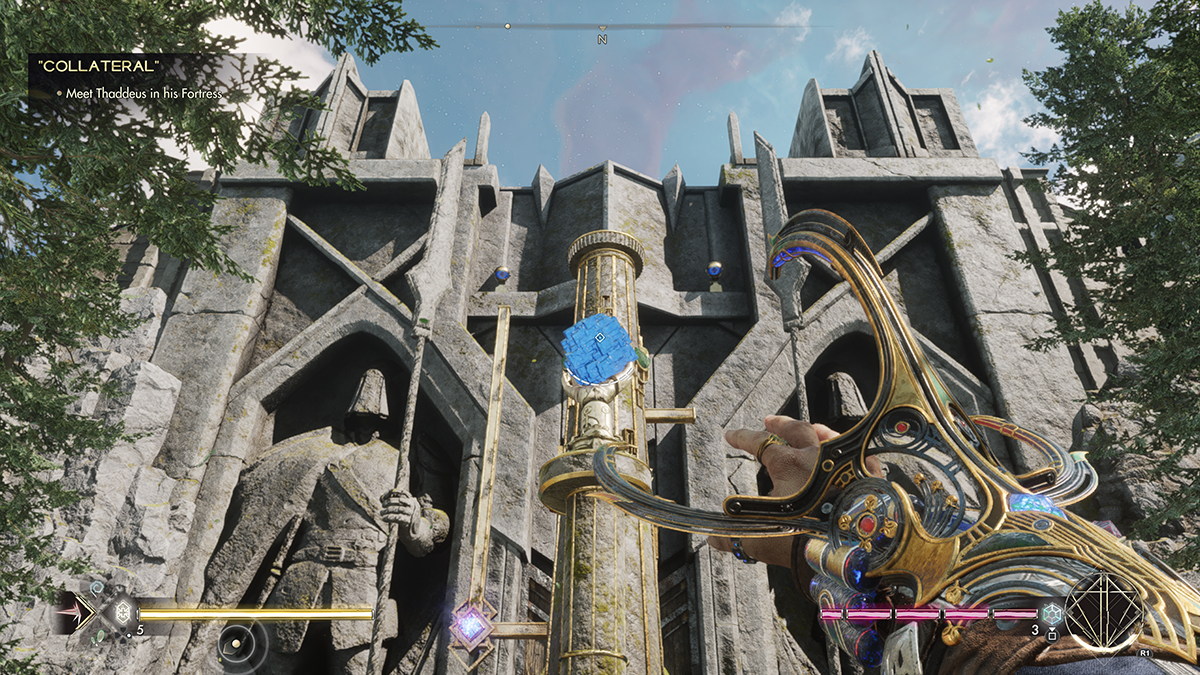The height and width of the screenshot is (675, 1200).
Task: Activate the round pulse ability indicator
Action: click(241, 643)
